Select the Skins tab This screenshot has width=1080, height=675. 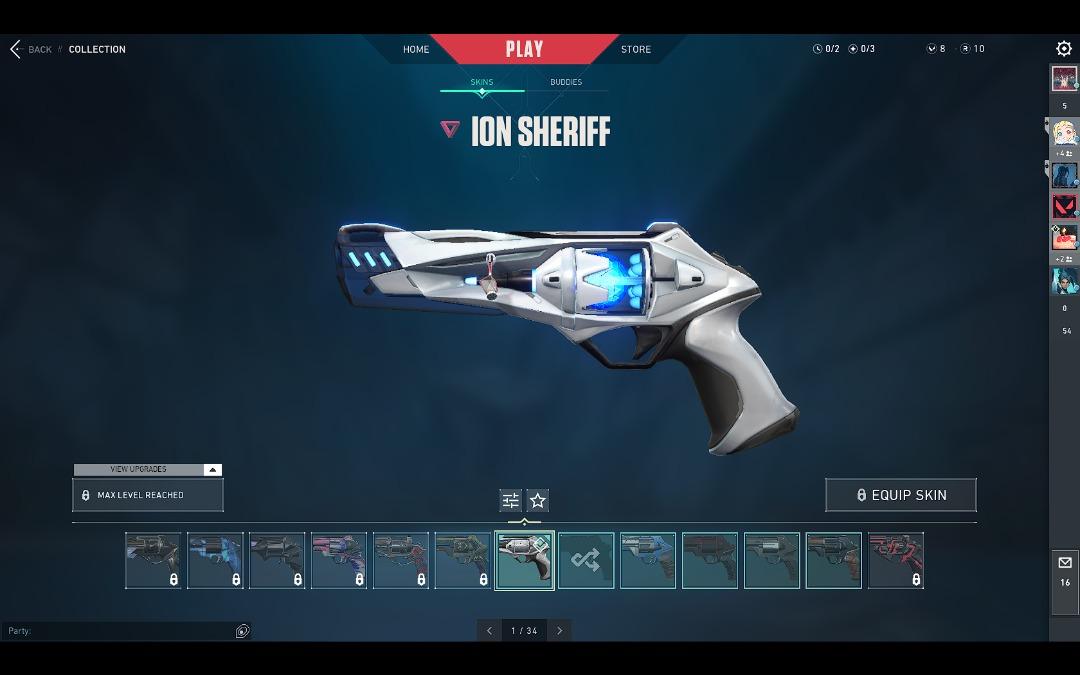pos(482,82)
